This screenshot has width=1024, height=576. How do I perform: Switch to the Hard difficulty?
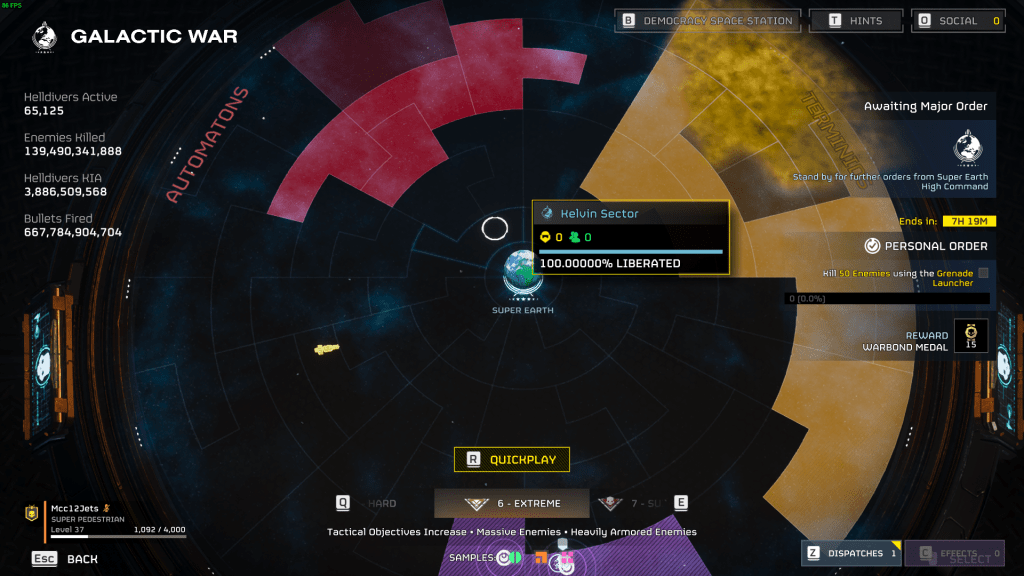tap(368, 503)
